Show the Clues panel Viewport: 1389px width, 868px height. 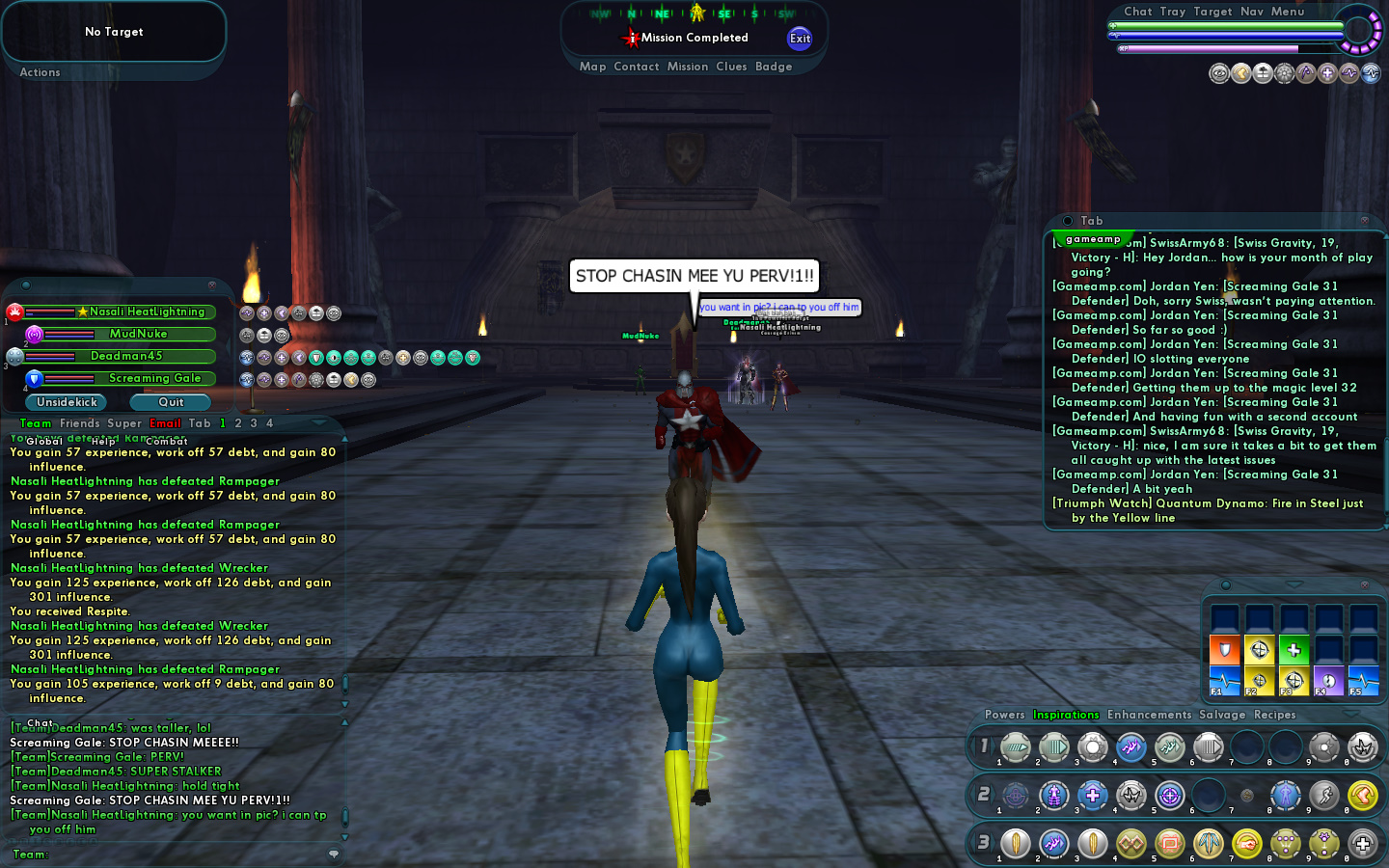point(731,67)
